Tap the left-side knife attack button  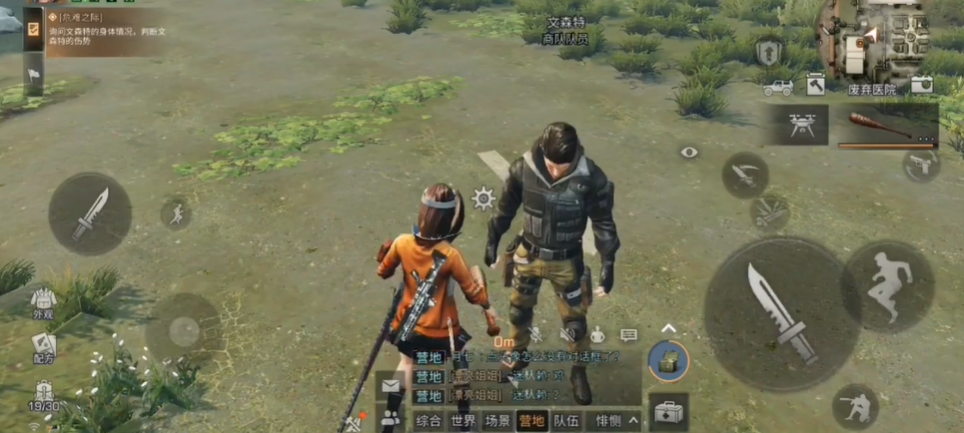pos(90,213)
